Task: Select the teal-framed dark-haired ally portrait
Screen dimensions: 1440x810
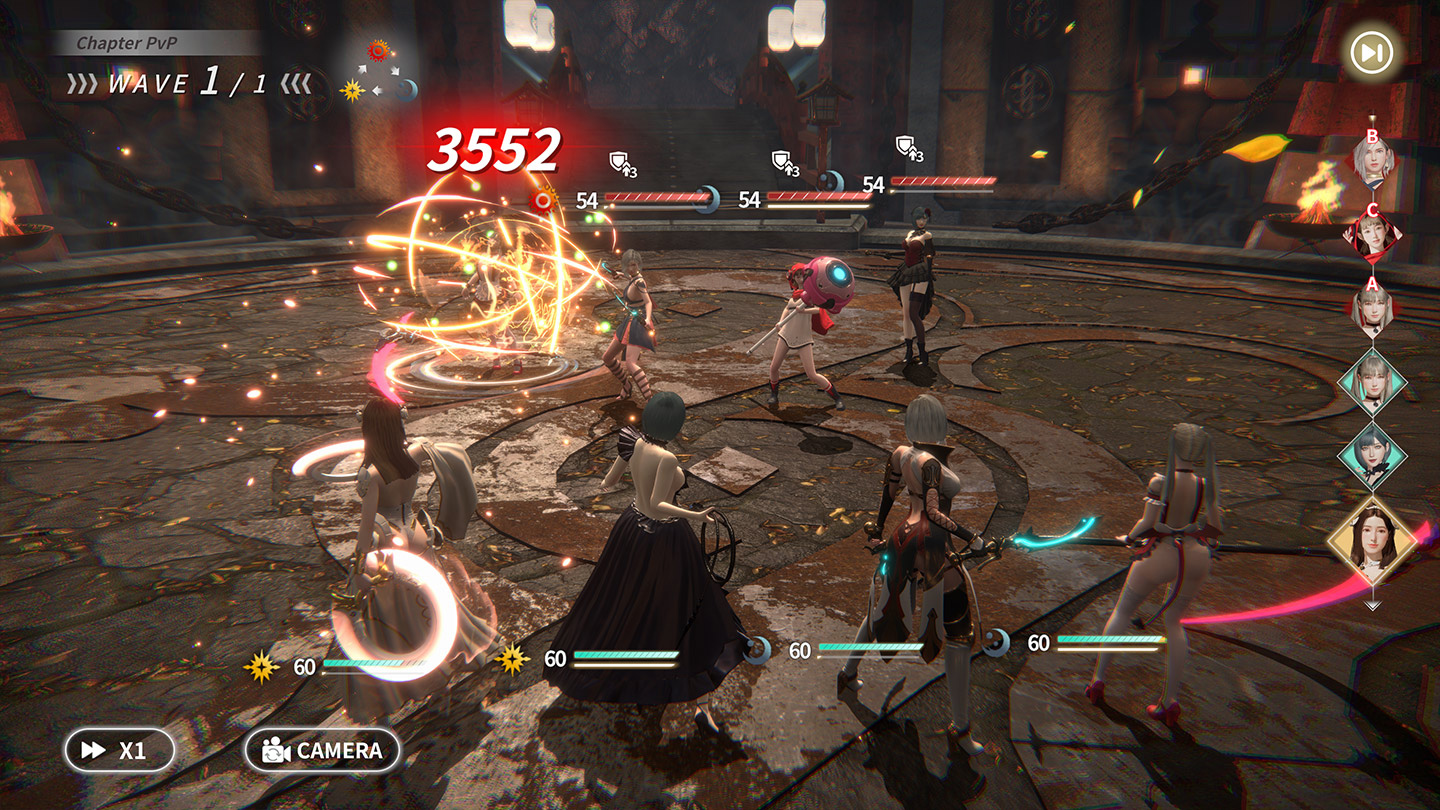Action: [1372, 455]
